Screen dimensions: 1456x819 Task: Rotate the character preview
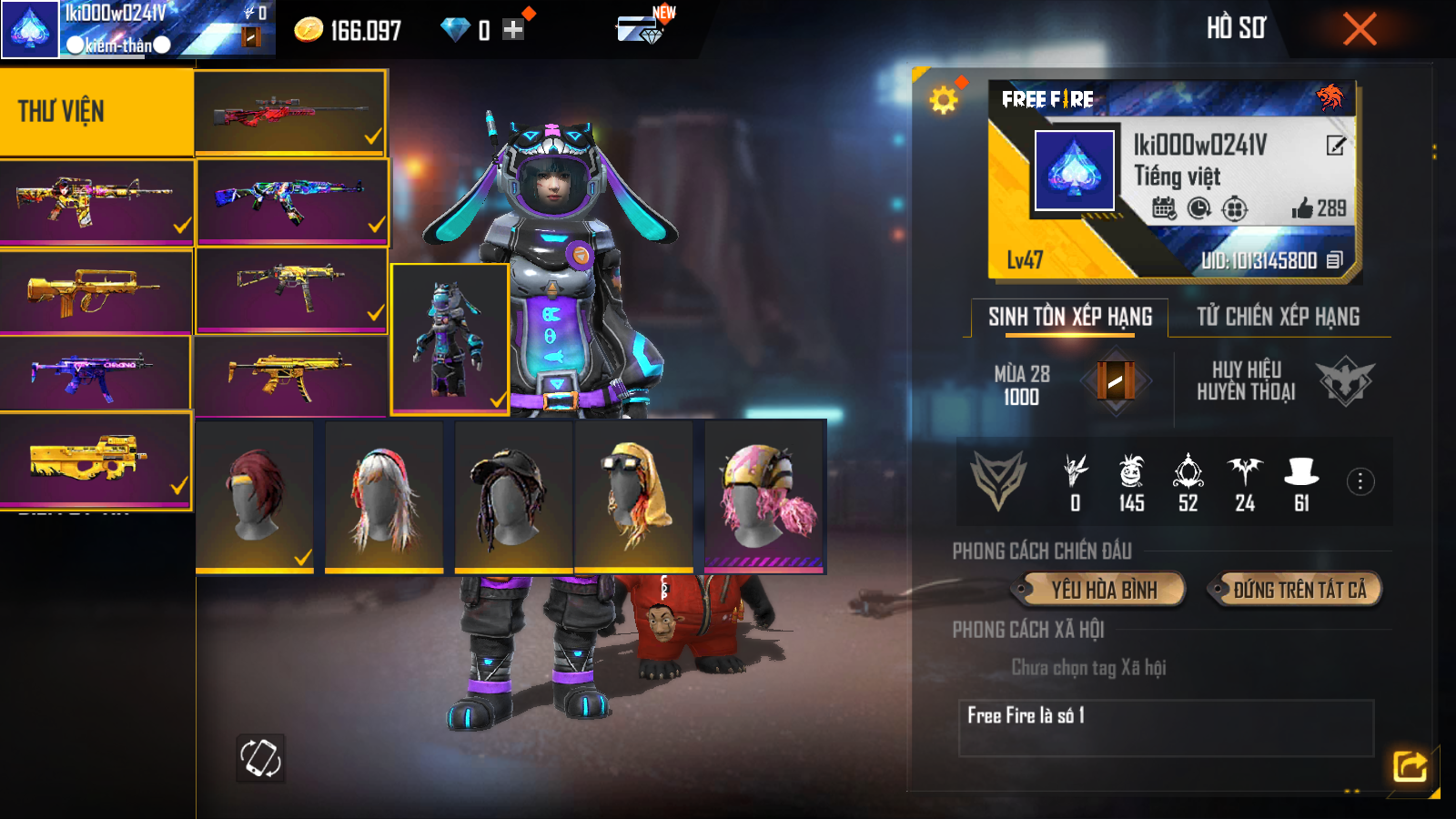point(260,757)
